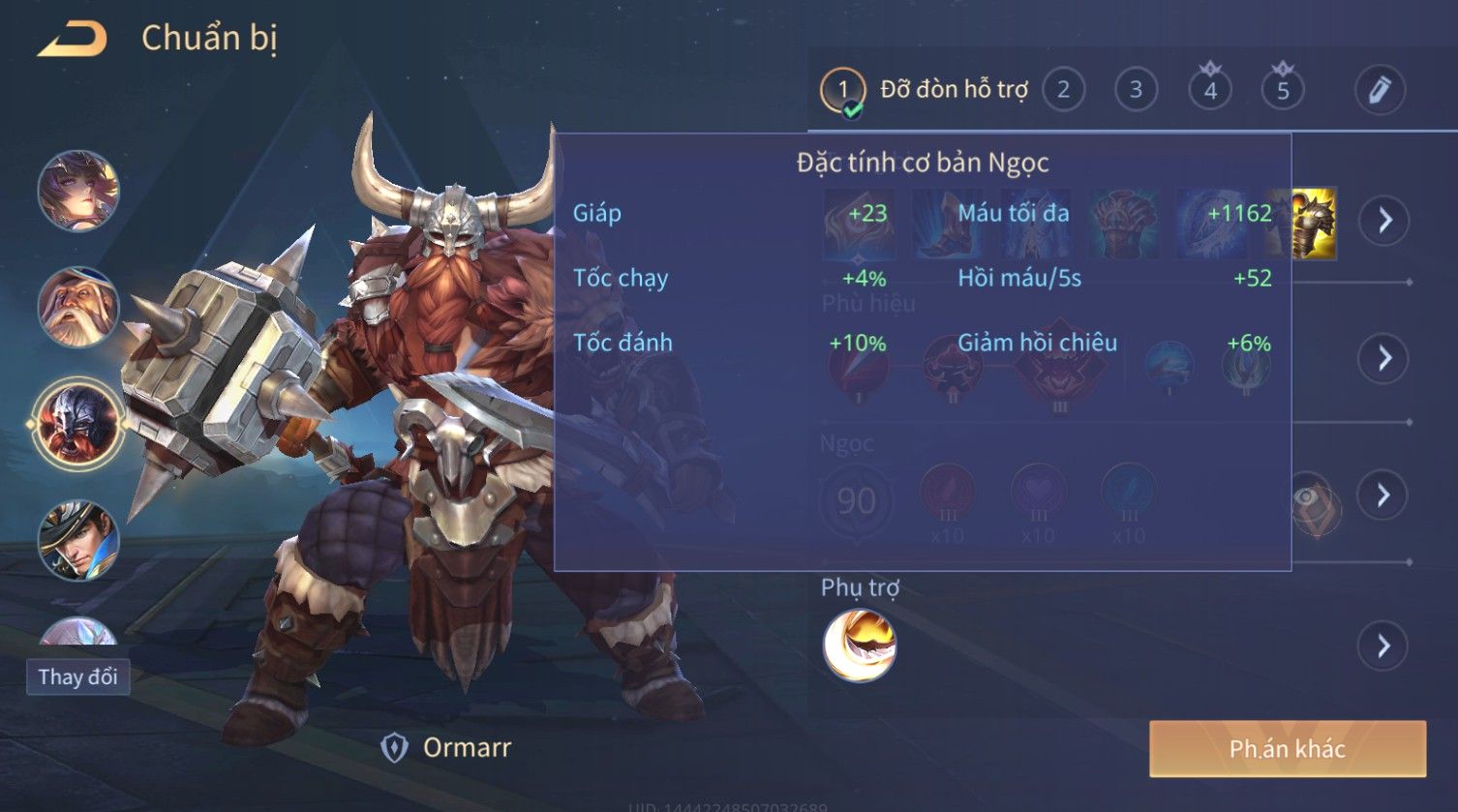
Task: Expand the Phù hiệu badge section
Action: point(1384,358)
